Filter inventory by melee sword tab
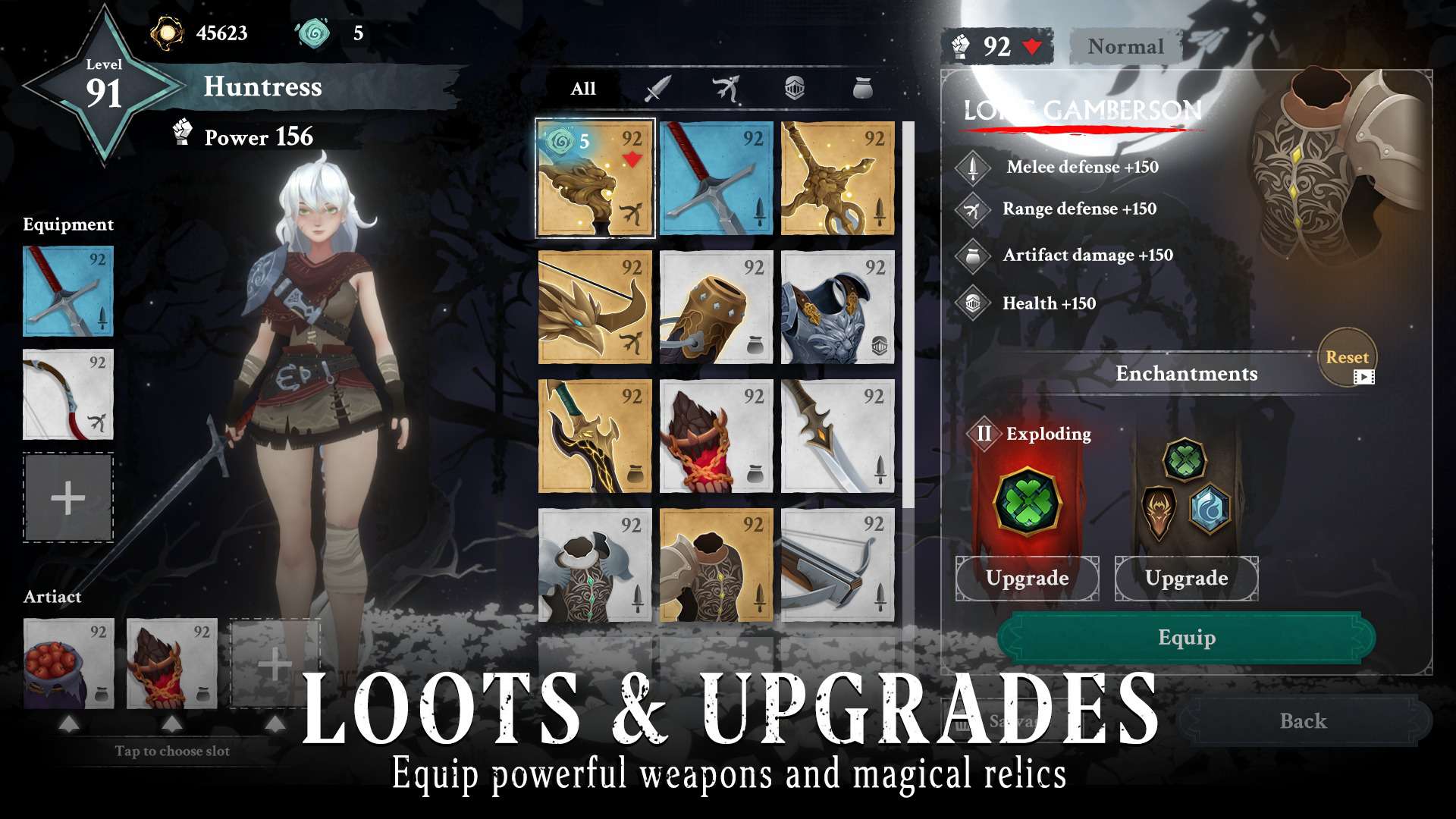Screen dimensions: 1456x819 click(657, 89)
